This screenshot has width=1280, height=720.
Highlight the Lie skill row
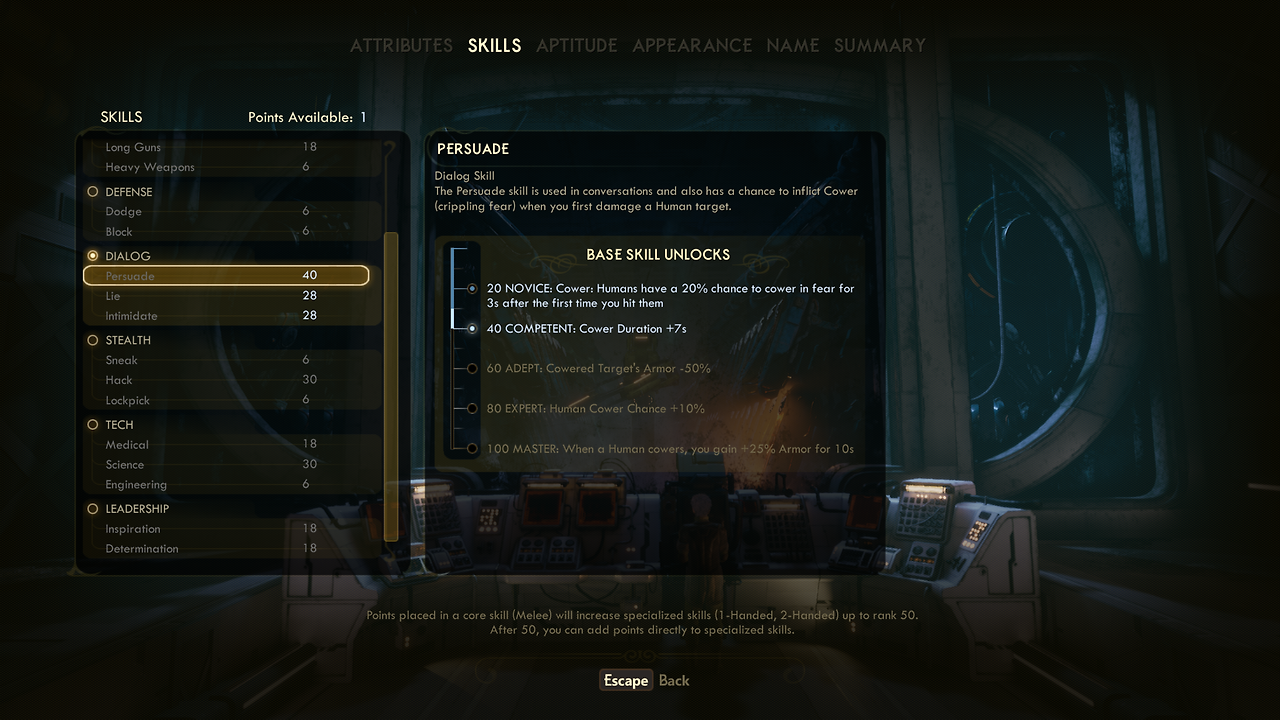[x=226, y=296]
